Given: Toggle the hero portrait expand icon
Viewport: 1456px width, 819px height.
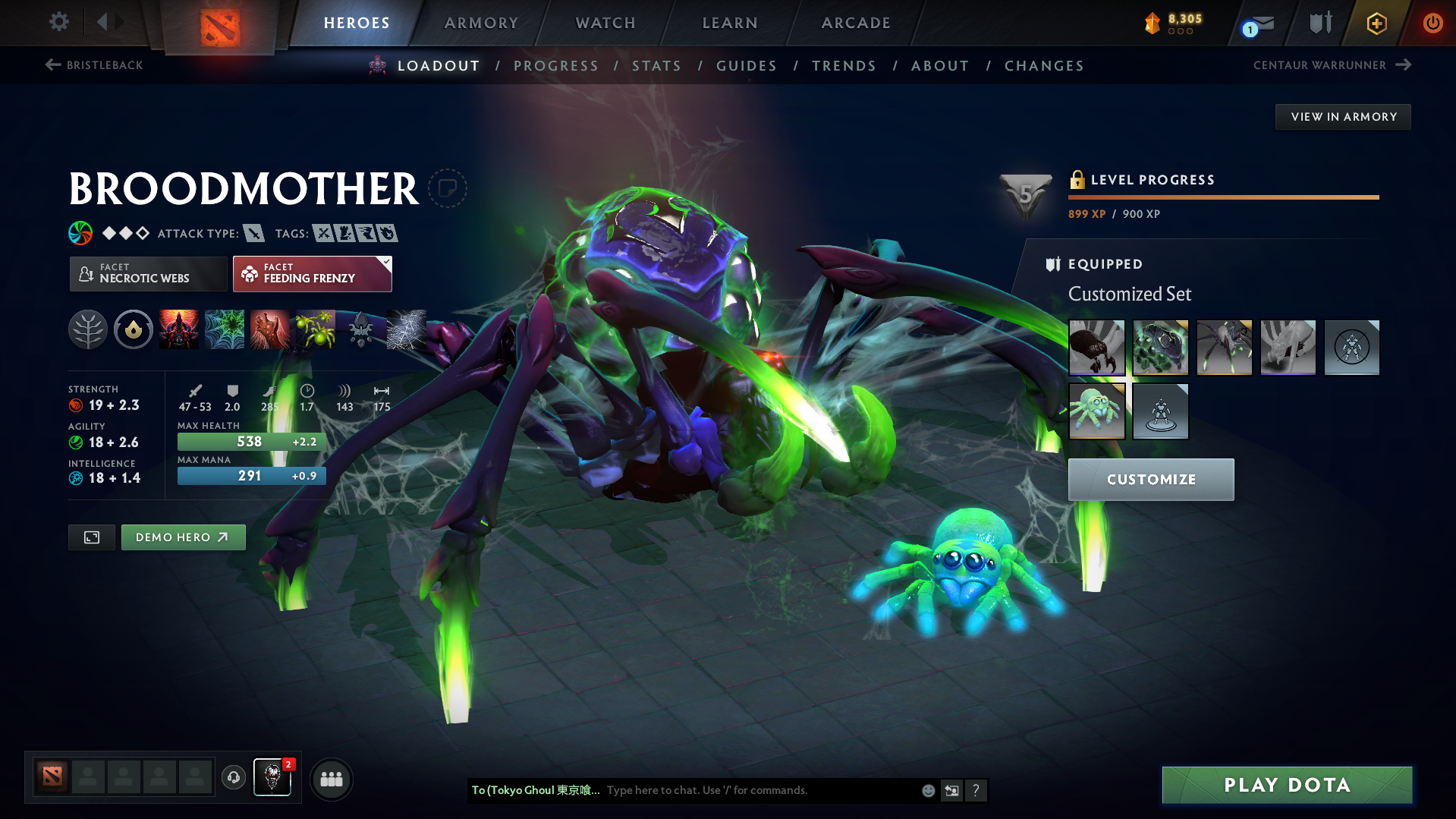Looking at the screenshot, I should point(91,537).
